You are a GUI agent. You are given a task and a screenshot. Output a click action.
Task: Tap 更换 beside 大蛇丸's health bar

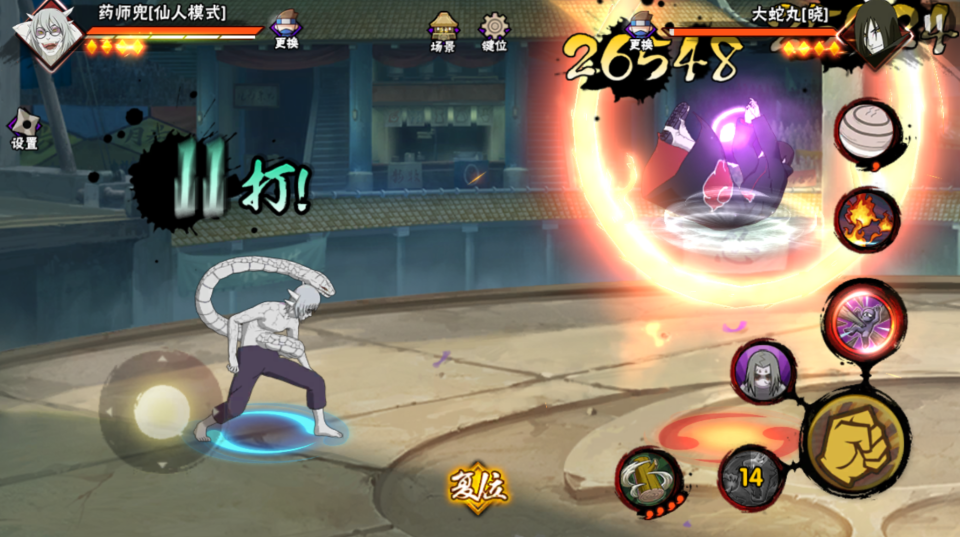point(641,30)
